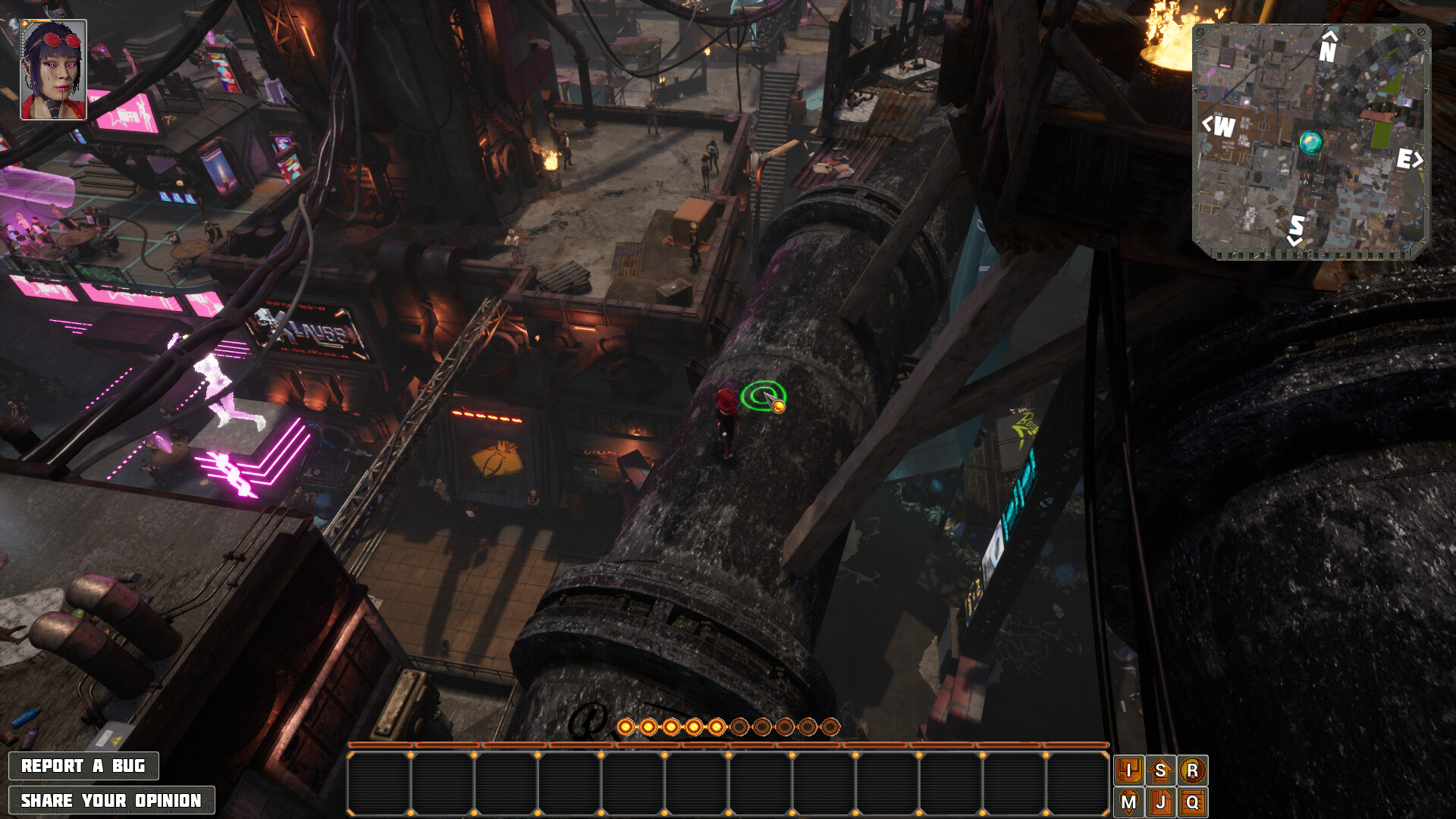Click the first lit orb above the action bar
This screenshot has width=1456, height=819.
(x=626, y=727)
